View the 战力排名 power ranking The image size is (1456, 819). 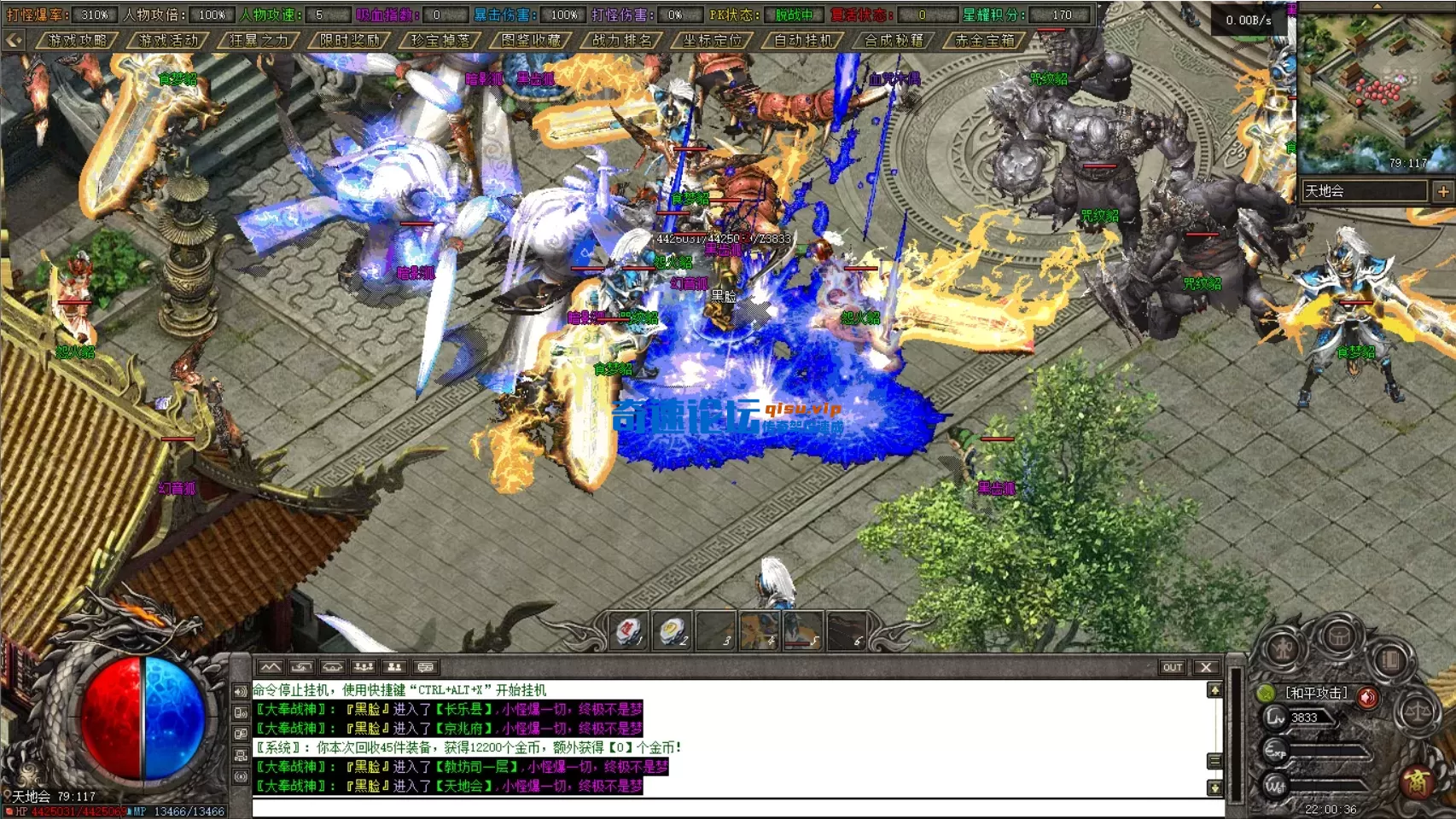[x=622, y=40]
